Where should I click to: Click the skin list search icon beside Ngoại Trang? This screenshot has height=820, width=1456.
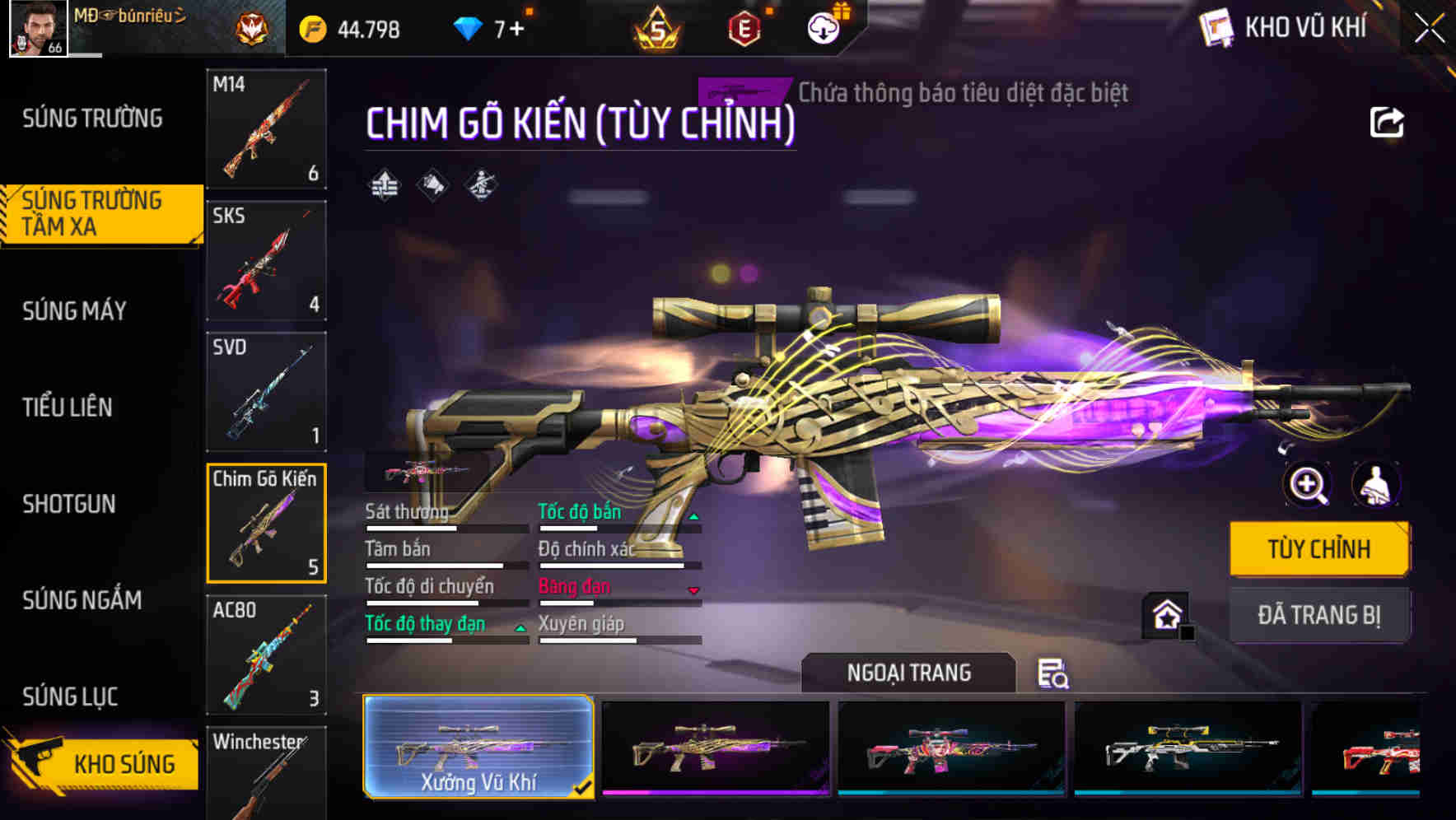(1052, 673)
